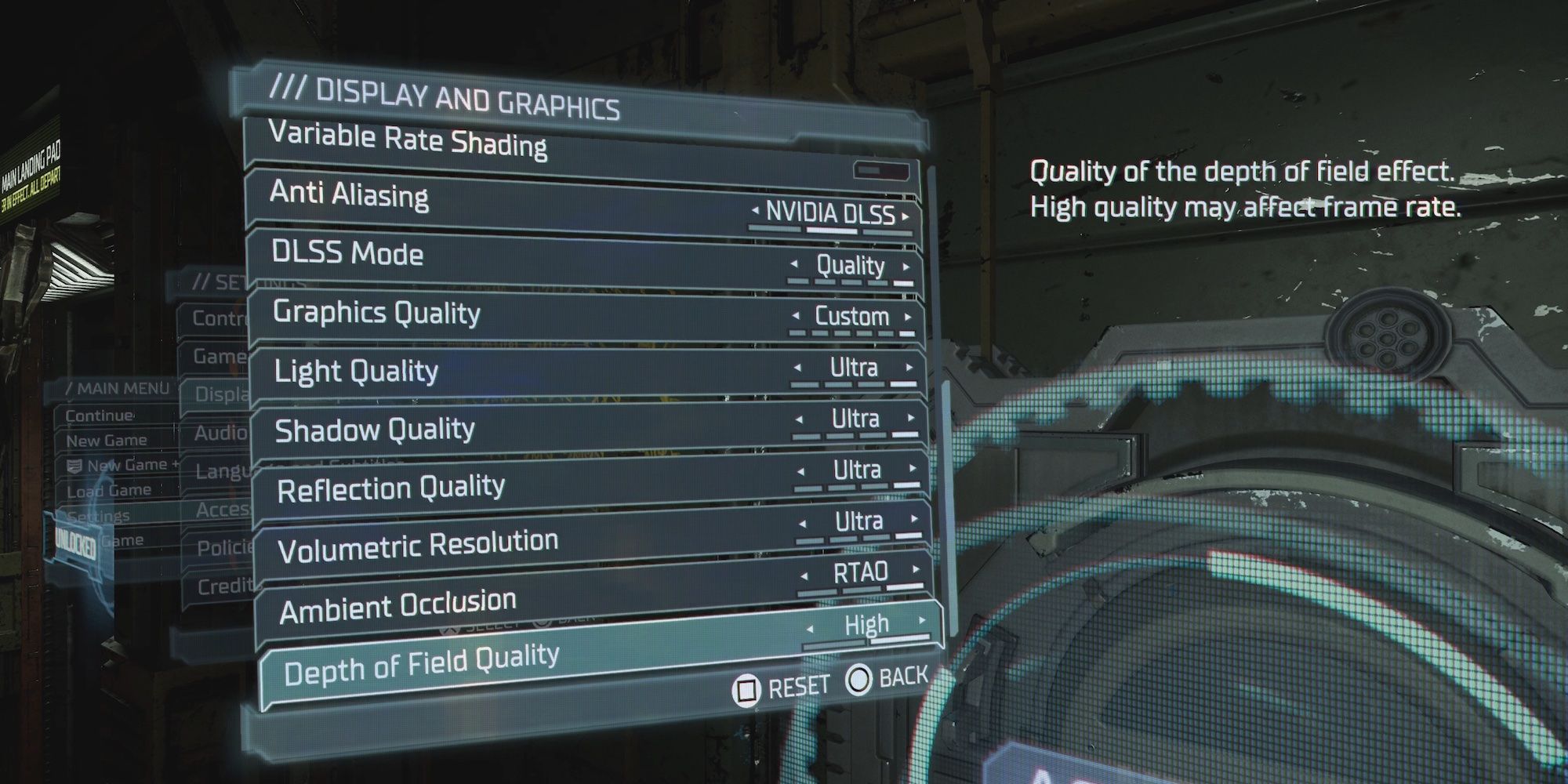The height and width of the screenshot is (784, 1568).
Task: Open the Graphics Quality selector
Action: click(851, 317)
